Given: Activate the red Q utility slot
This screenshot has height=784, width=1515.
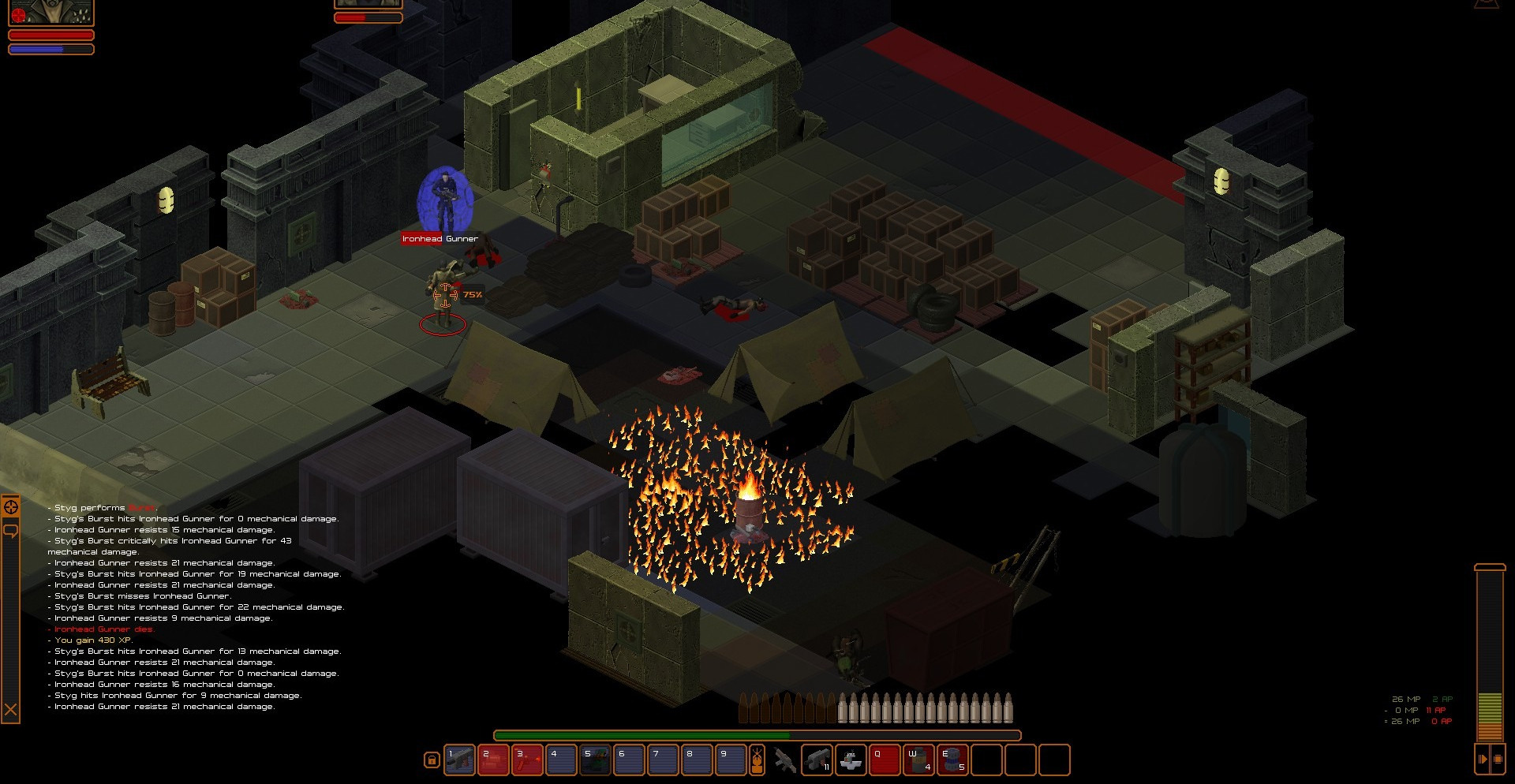Looking at the screenshot, I should [885, 760].
